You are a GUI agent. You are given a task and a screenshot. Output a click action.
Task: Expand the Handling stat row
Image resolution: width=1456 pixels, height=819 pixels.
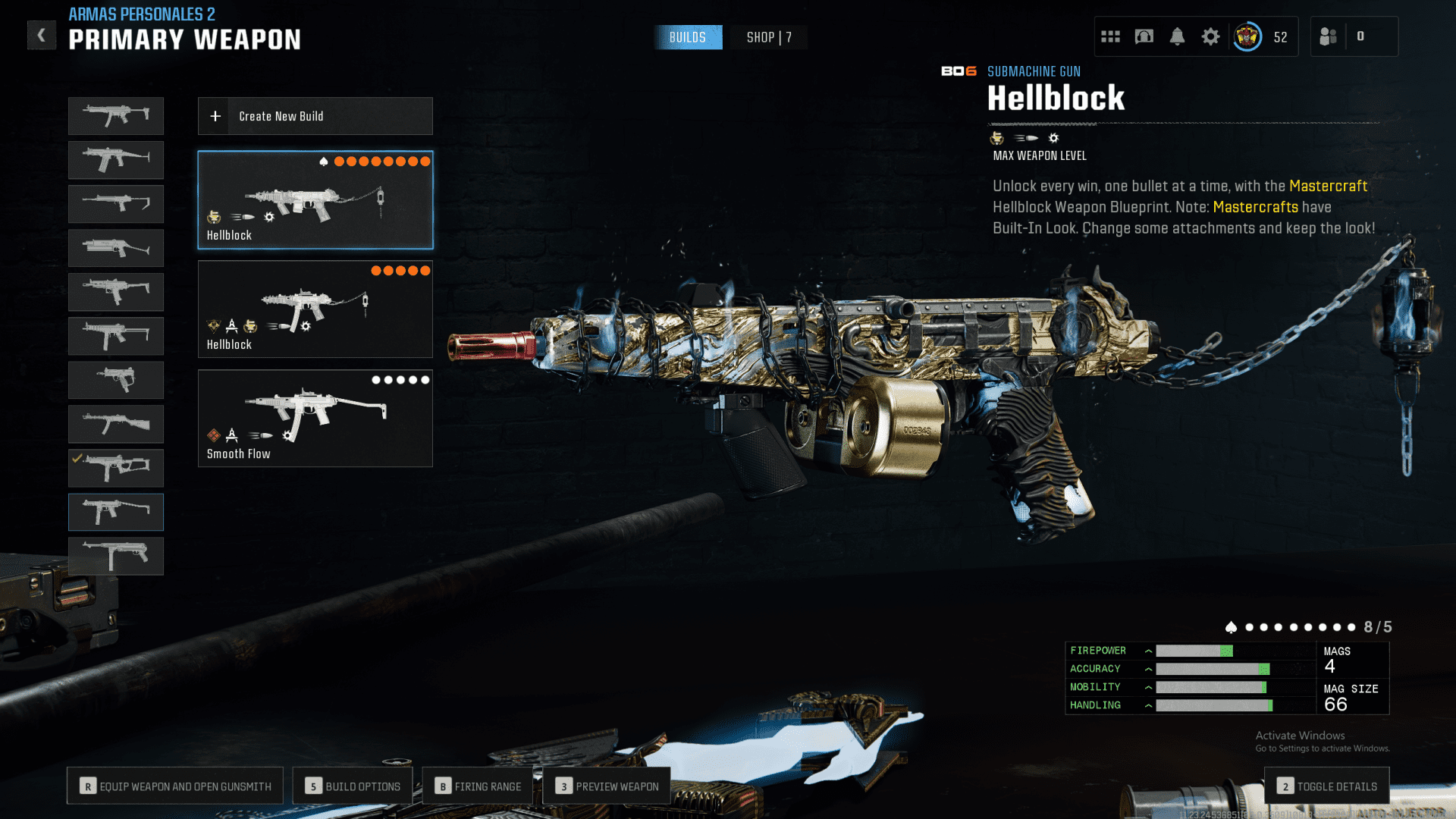(1148, 705)
